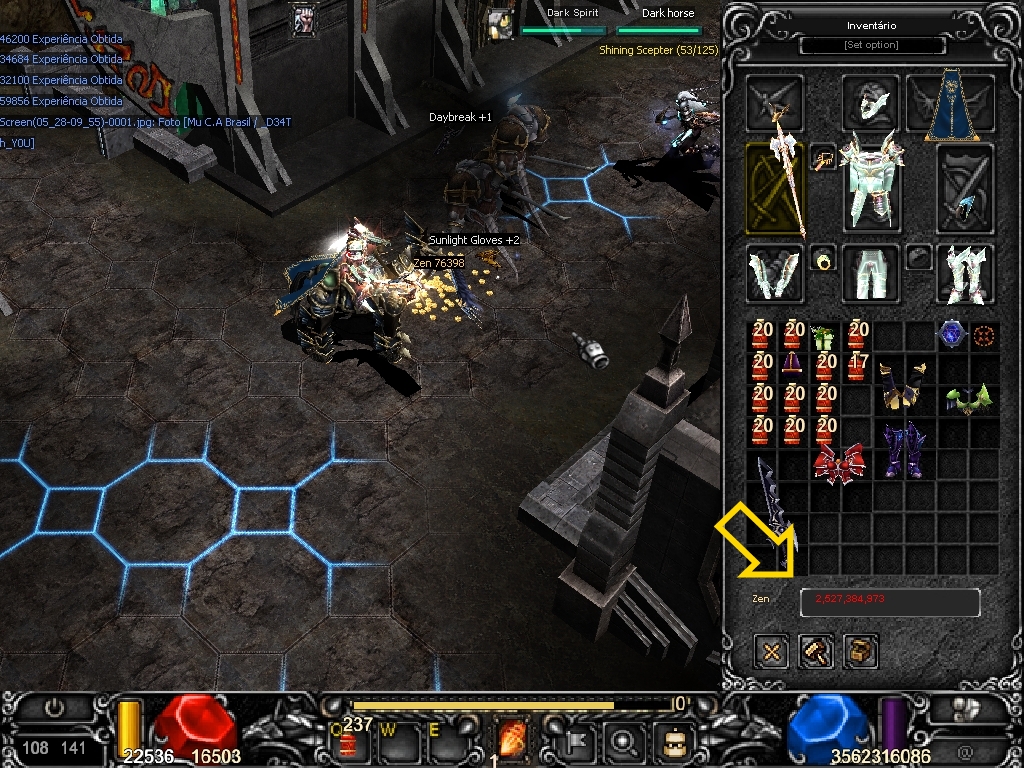
Task: Select the equipped white pants slot
Action: coord(869,273)
